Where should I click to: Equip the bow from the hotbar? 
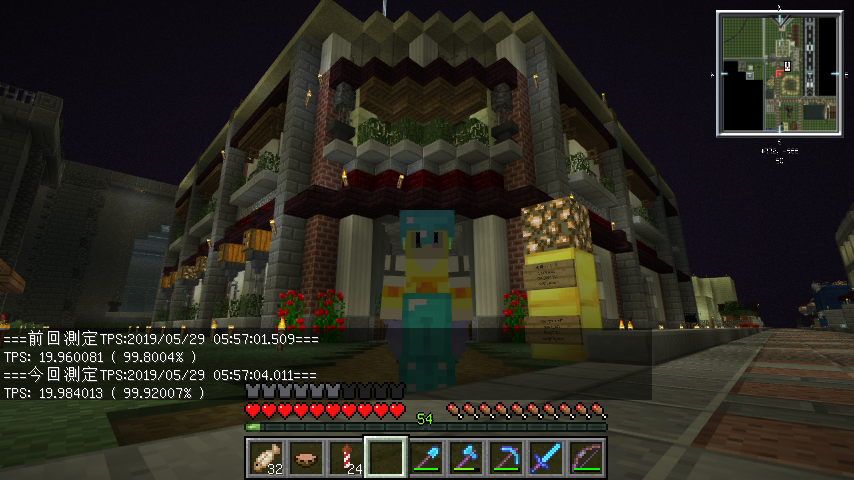click(x=585, y=458)
